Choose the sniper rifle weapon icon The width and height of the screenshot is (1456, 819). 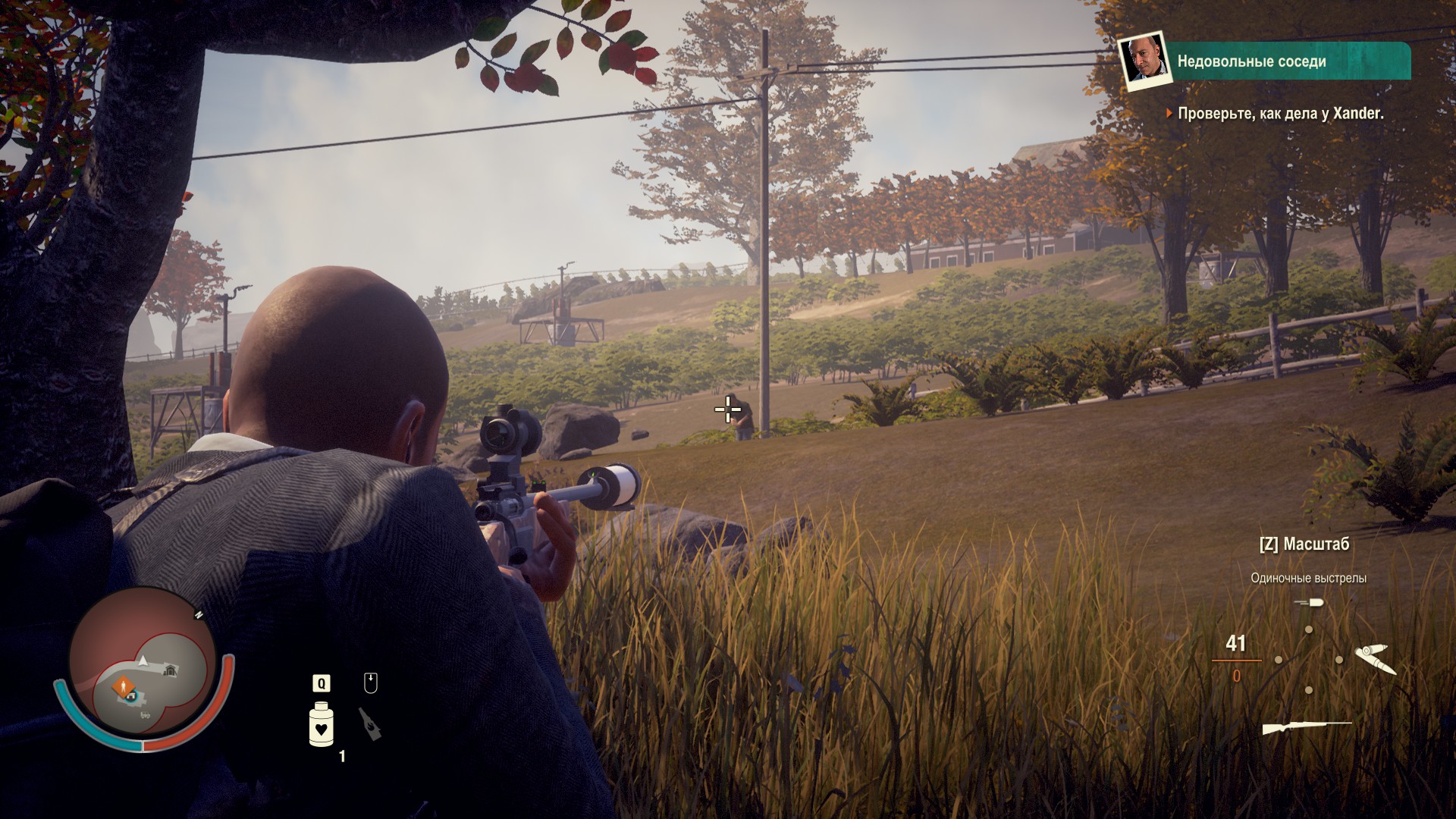(x=1306, y=729)
